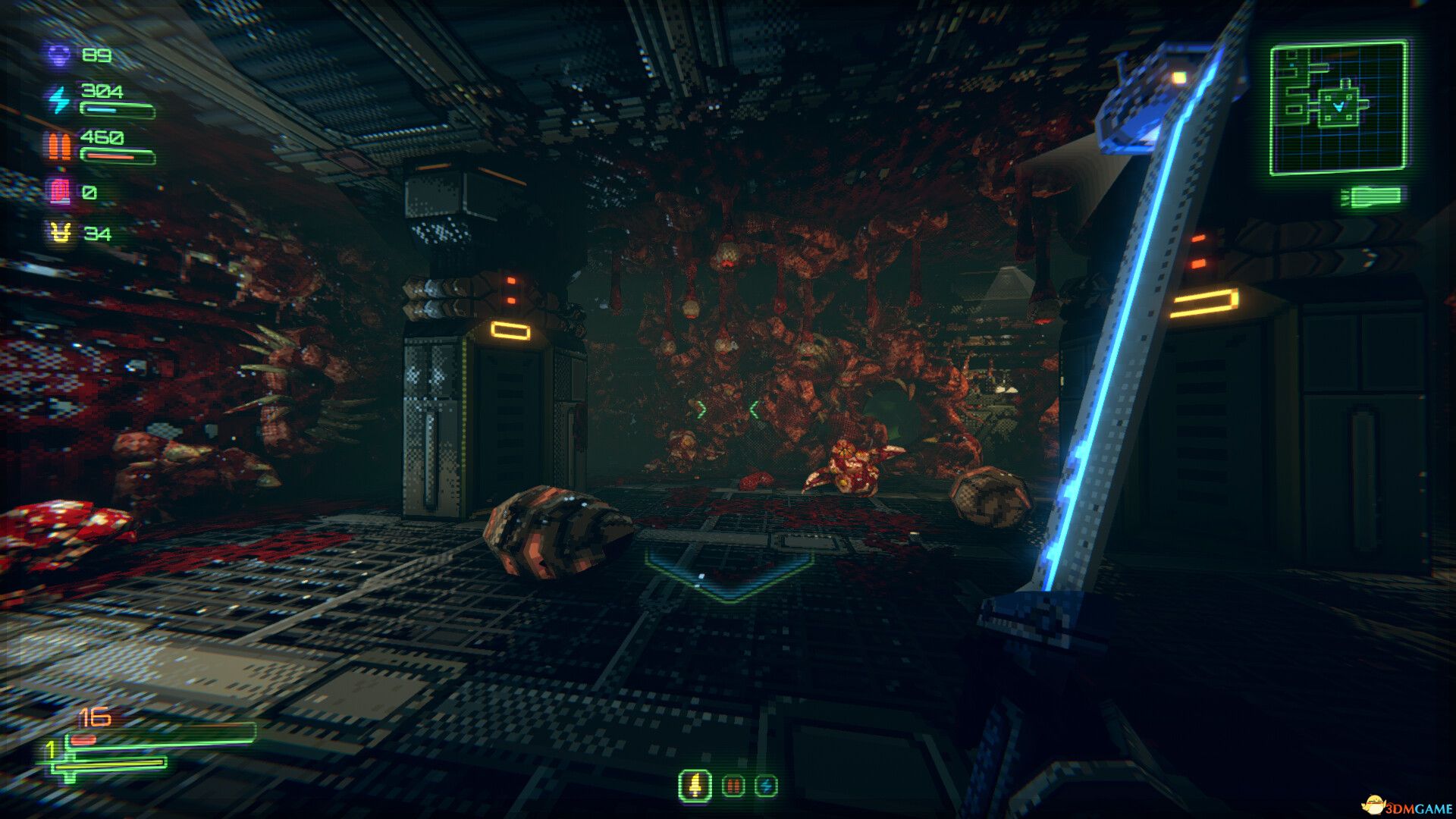Click the green flashlight battery indicator
This screenshot has height=819, width=1456.
click(1371, 197)
